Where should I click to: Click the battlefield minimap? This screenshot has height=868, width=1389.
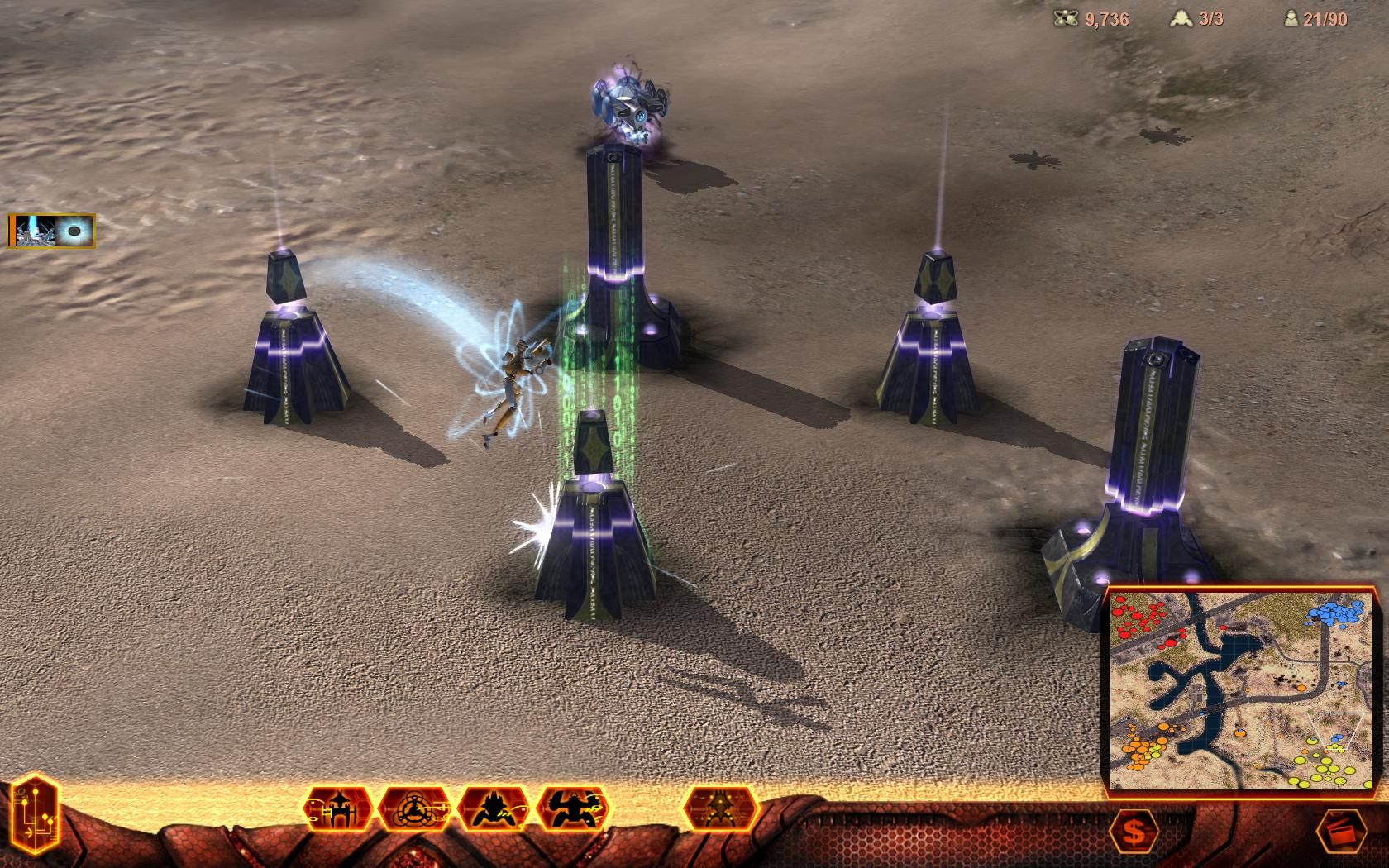(x=1241, y=690)
